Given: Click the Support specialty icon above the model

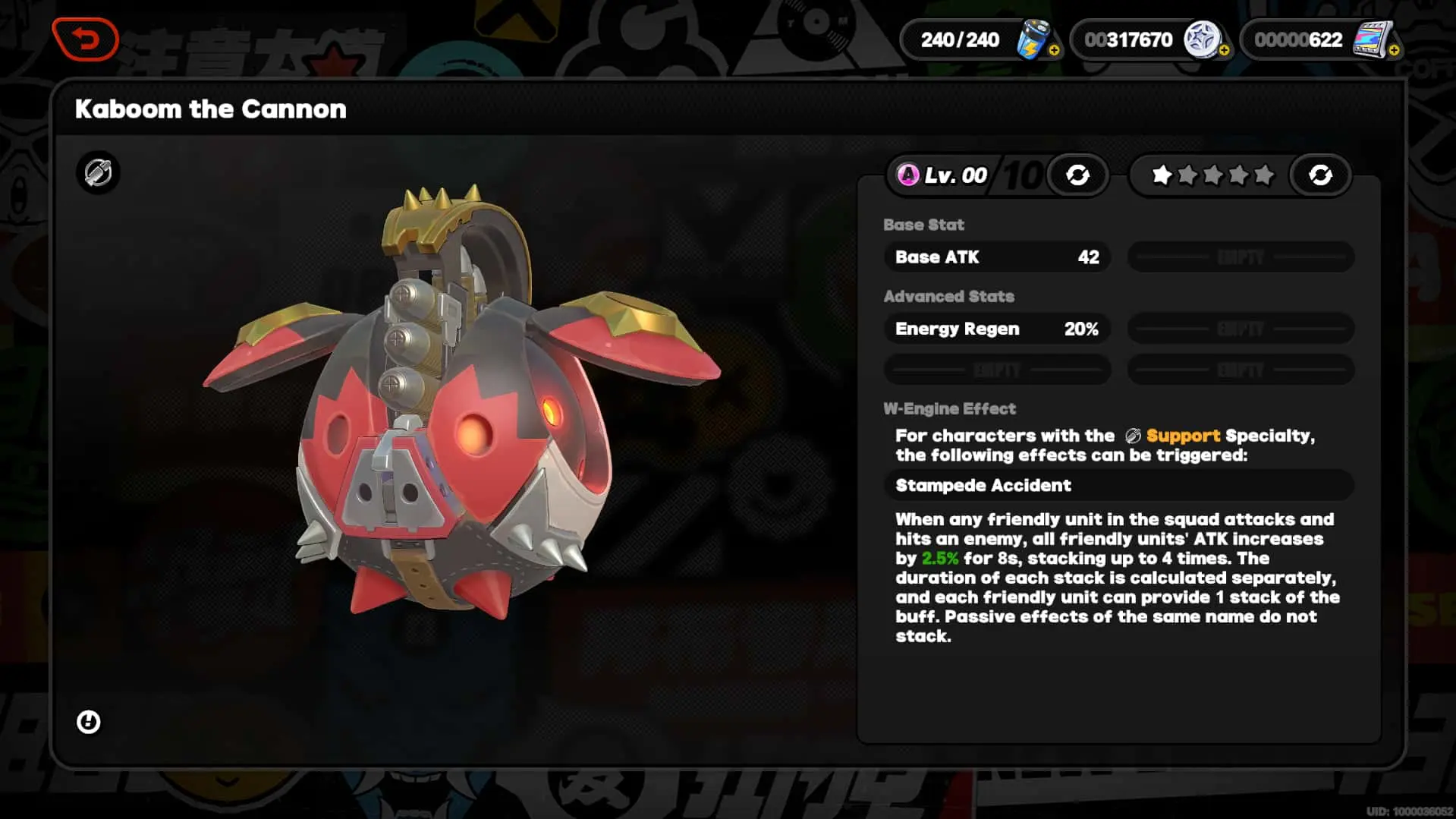Looking at the screenshot, I should [x=98, y=173].
